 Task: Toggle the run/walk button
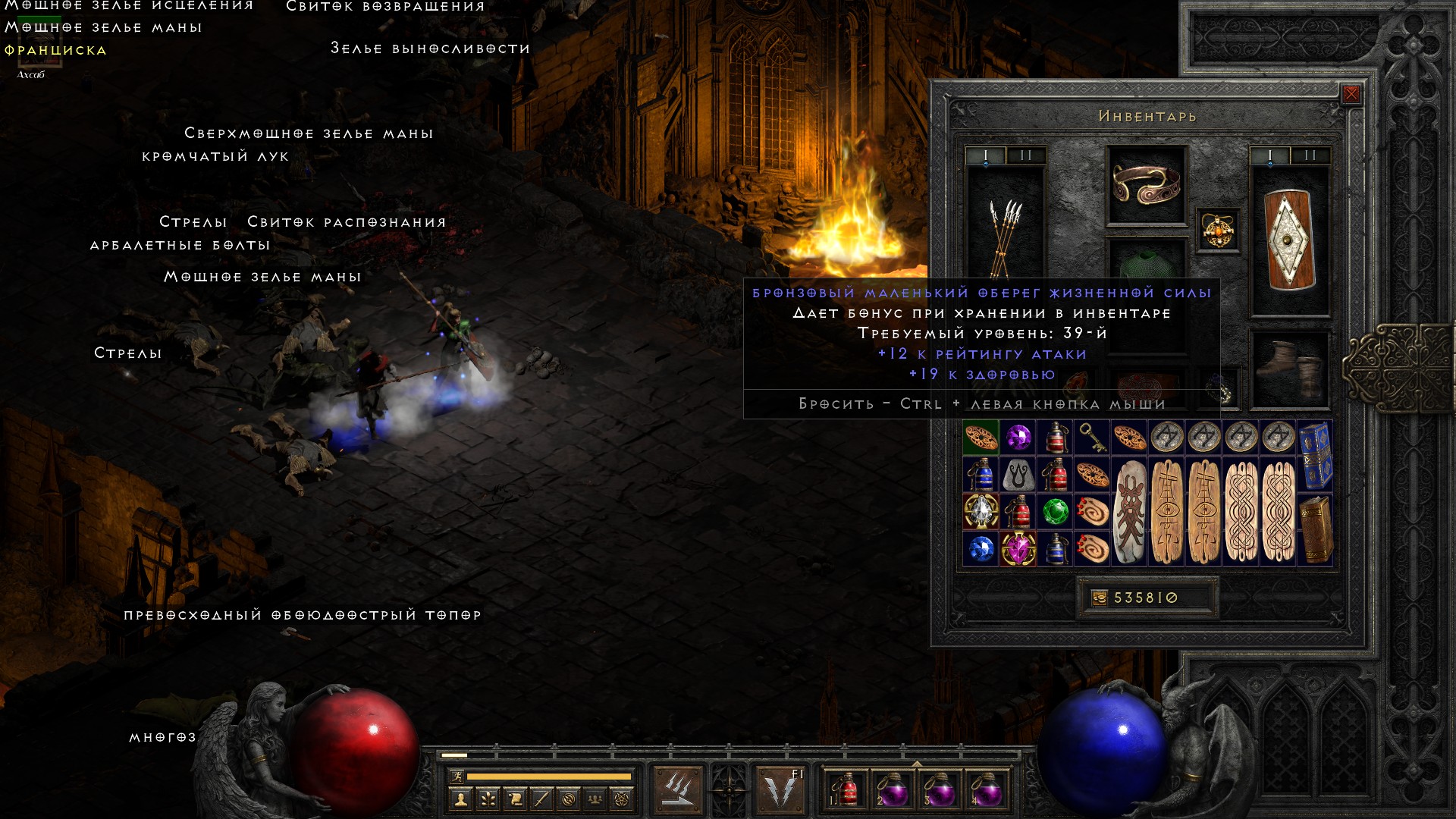[457, 777]
